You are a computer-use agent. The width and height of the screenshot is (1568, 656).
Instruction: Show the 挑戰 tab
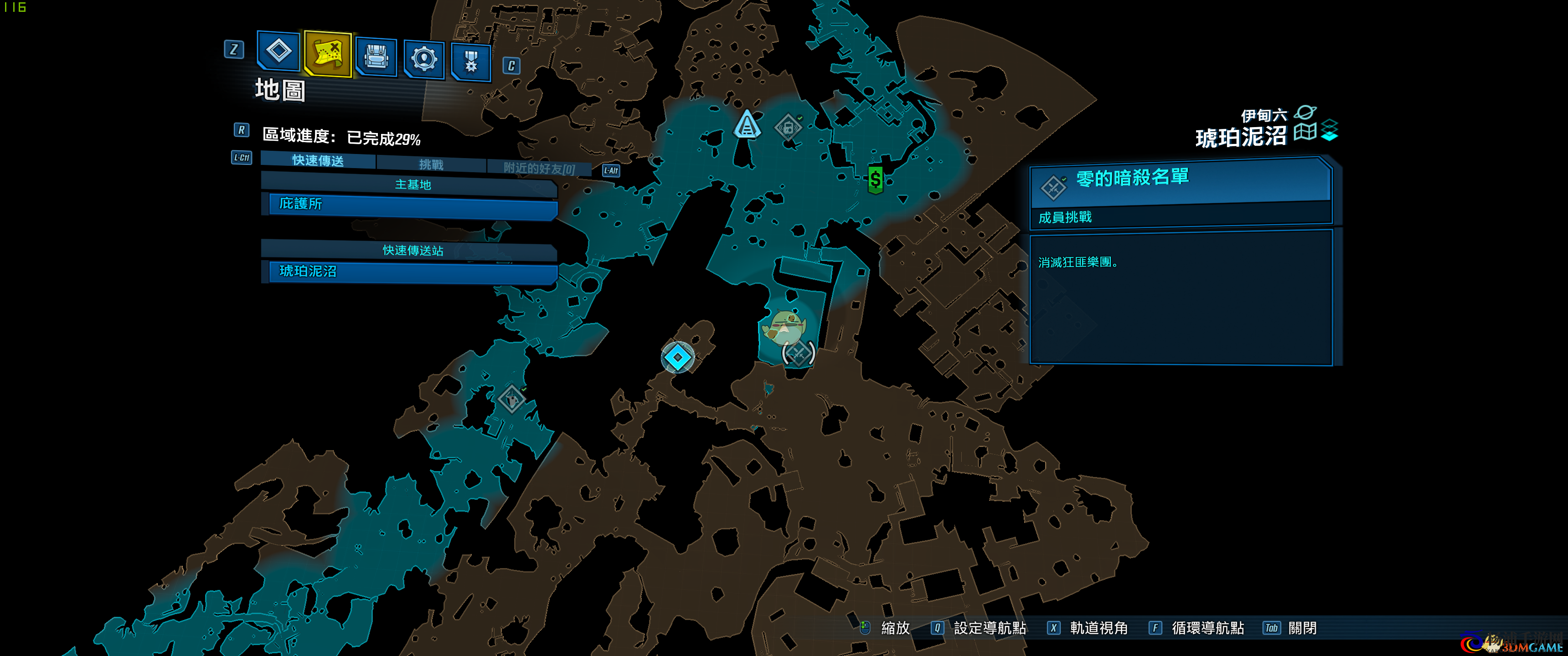[x=431, y=164]
